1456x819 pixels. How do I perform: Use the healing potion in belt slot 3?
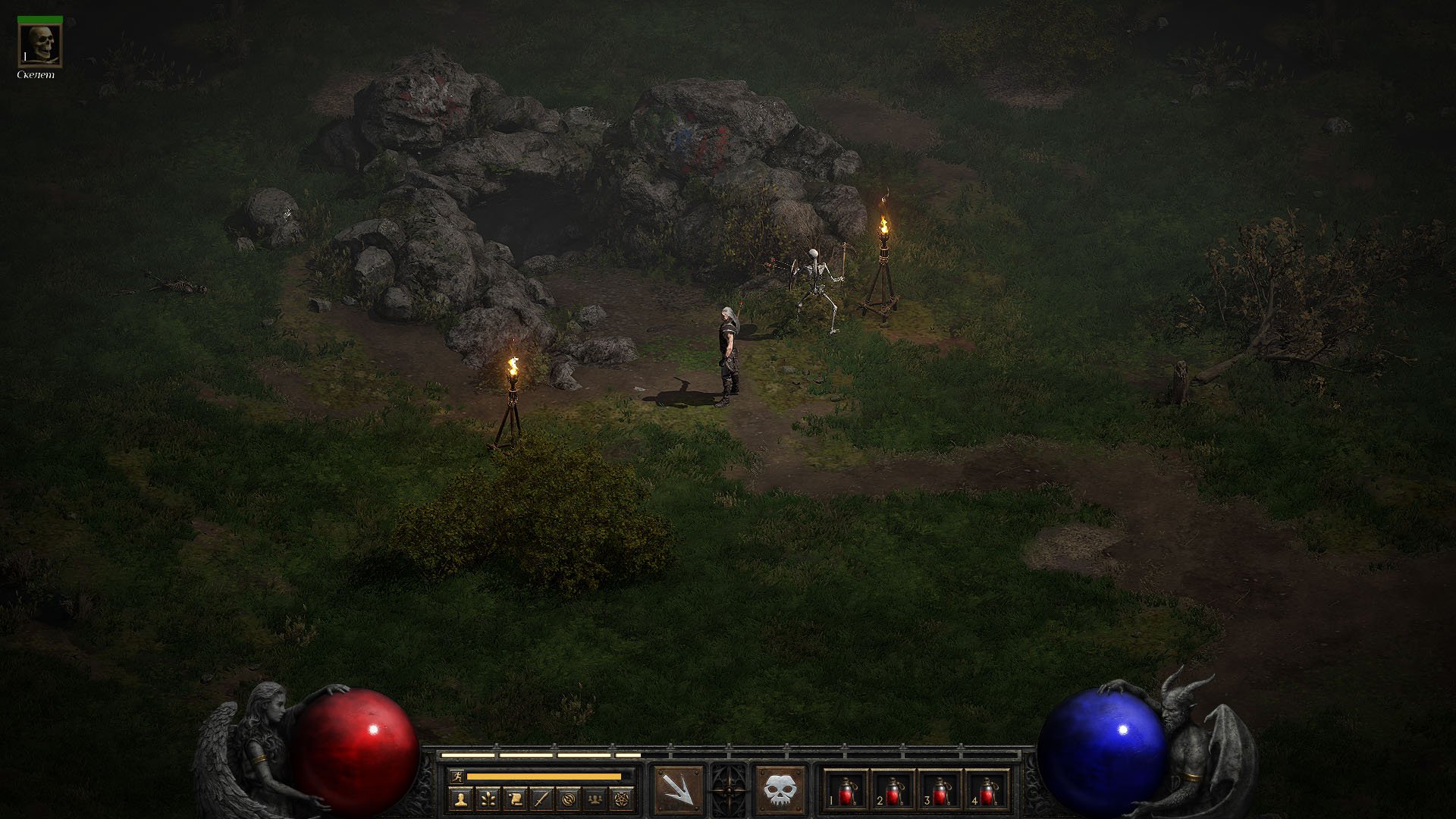940,791
